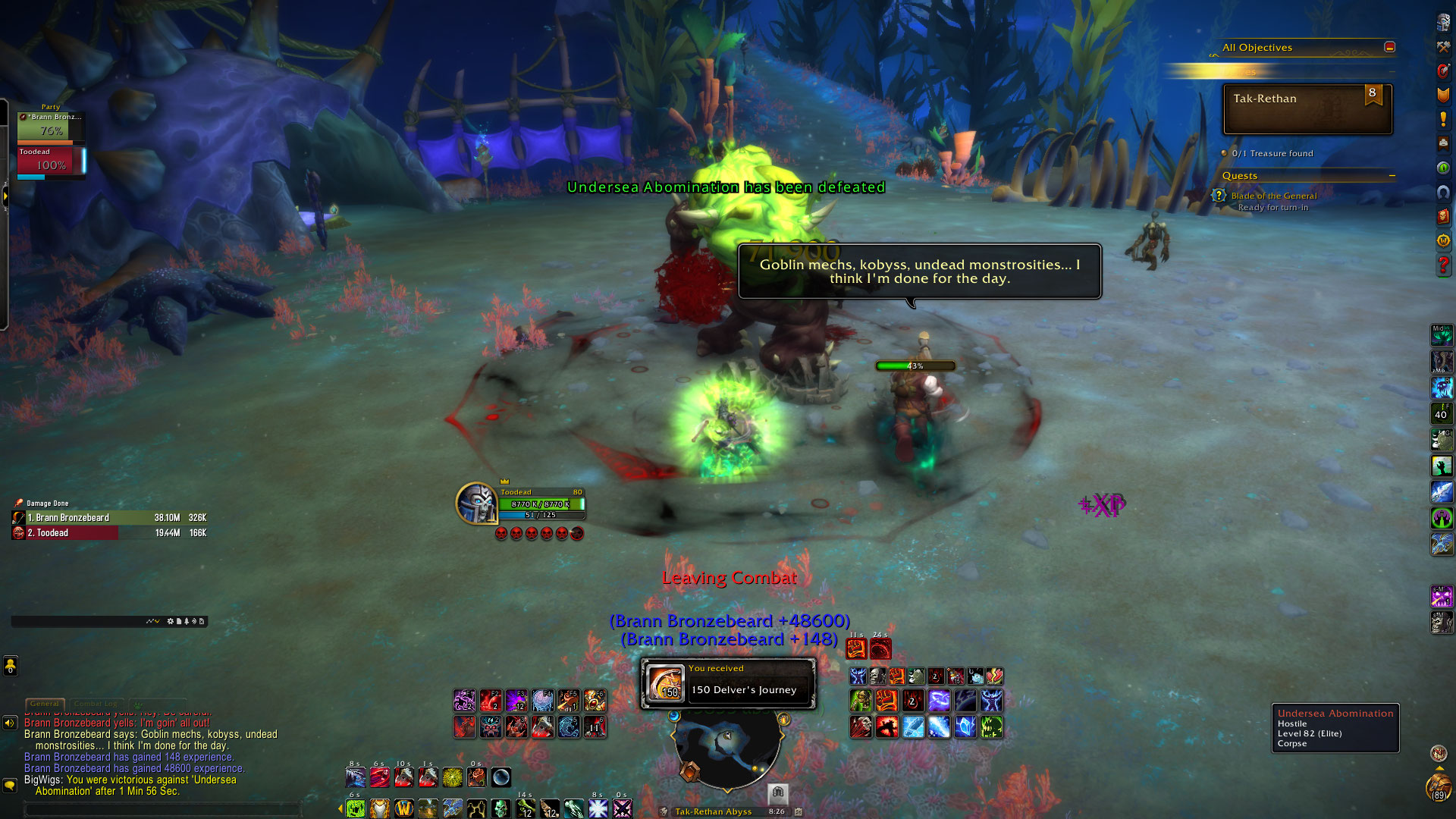Open the yellow exclamation quest log button
Viewport: 1456px width, 819px height.
tap(1443, 119)
